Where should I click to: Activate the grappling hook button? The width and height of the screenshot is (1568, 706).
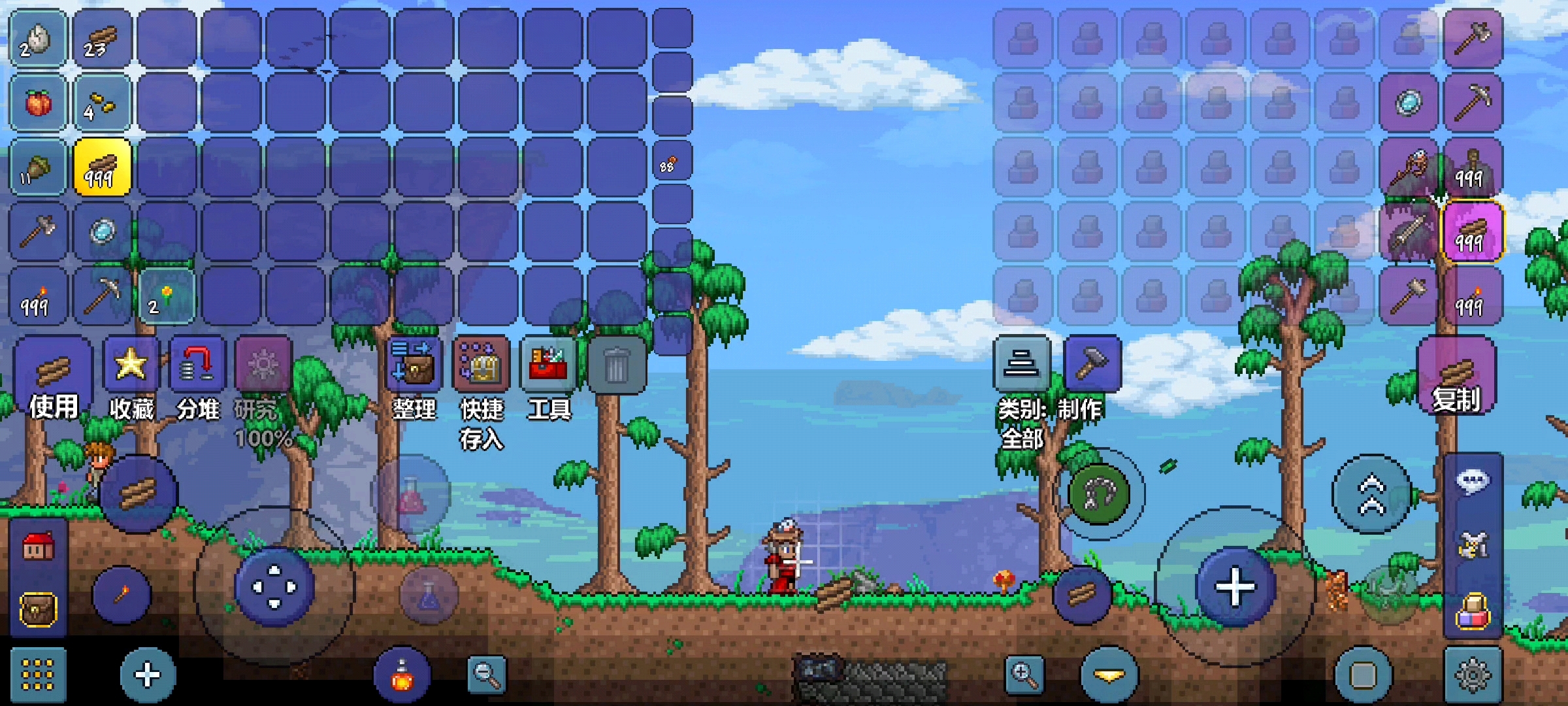pyautogui.click(x=1099, y=494)
